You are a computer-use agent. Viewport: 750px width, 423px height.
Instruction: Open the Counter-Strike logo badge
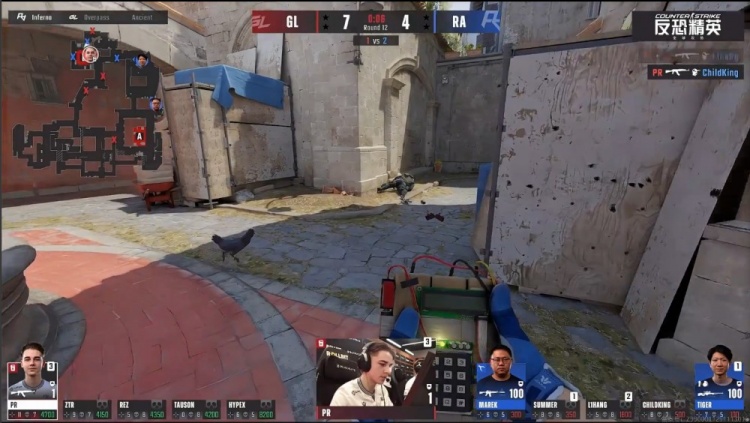click(x=687, y=25)
